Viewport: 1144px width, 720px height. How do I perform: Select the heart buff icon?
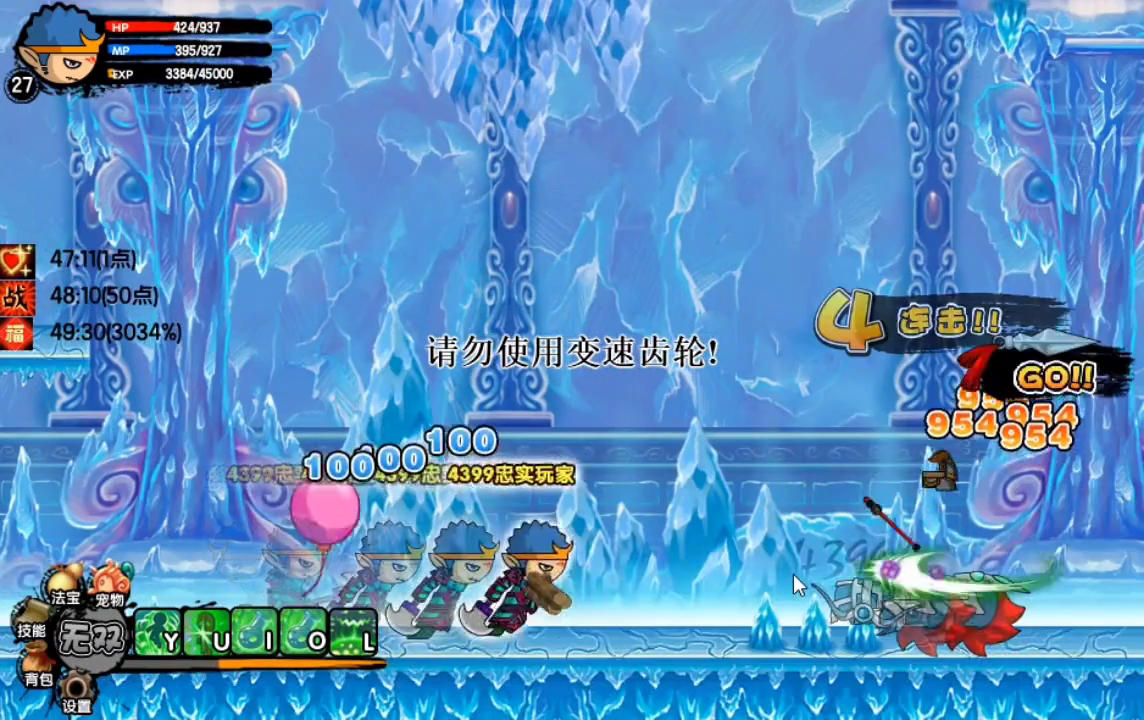(17, 260)
